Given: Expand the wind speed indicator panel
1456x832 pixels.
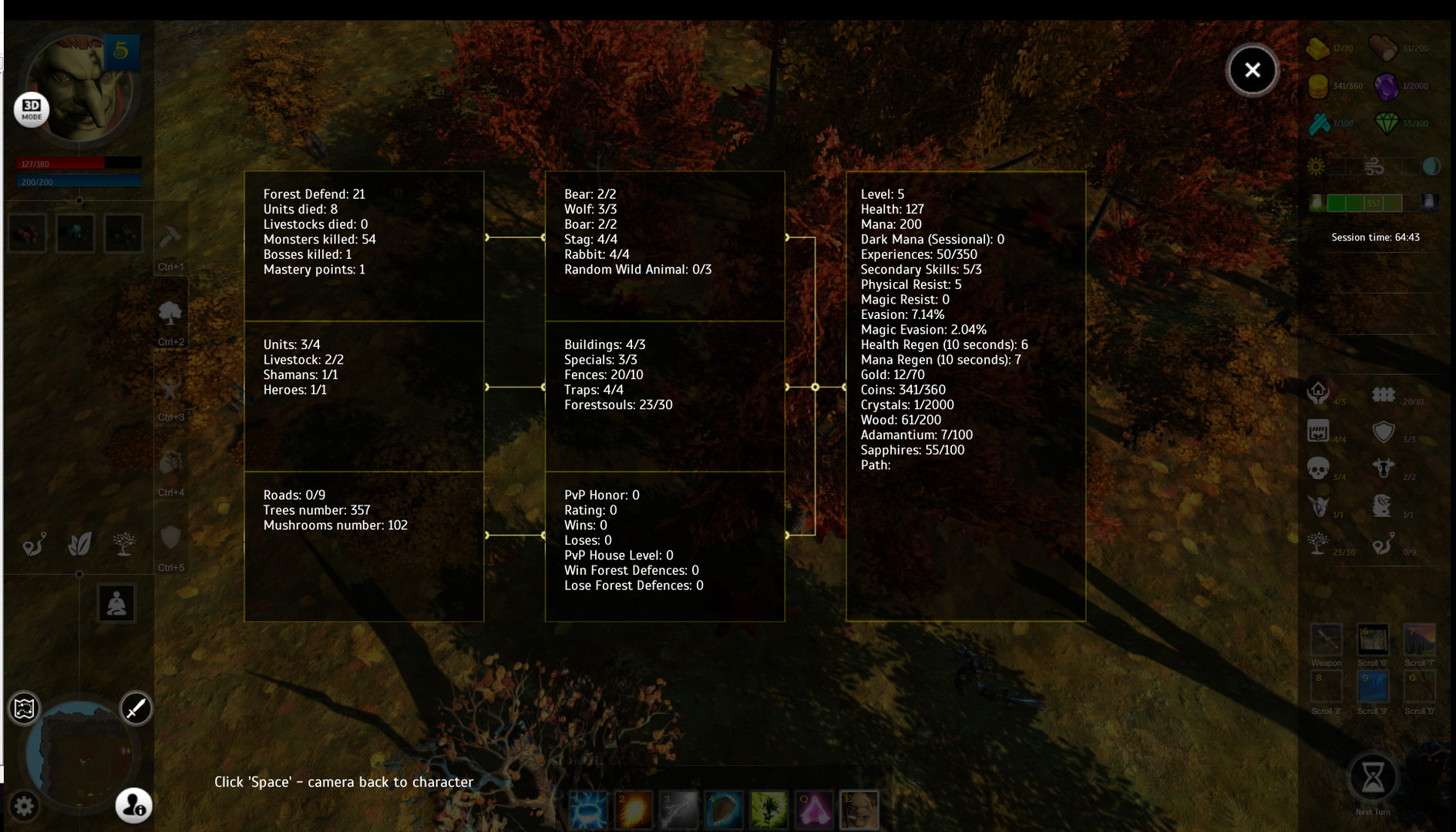Looking at the screenshot, I should click(1374, 166).
